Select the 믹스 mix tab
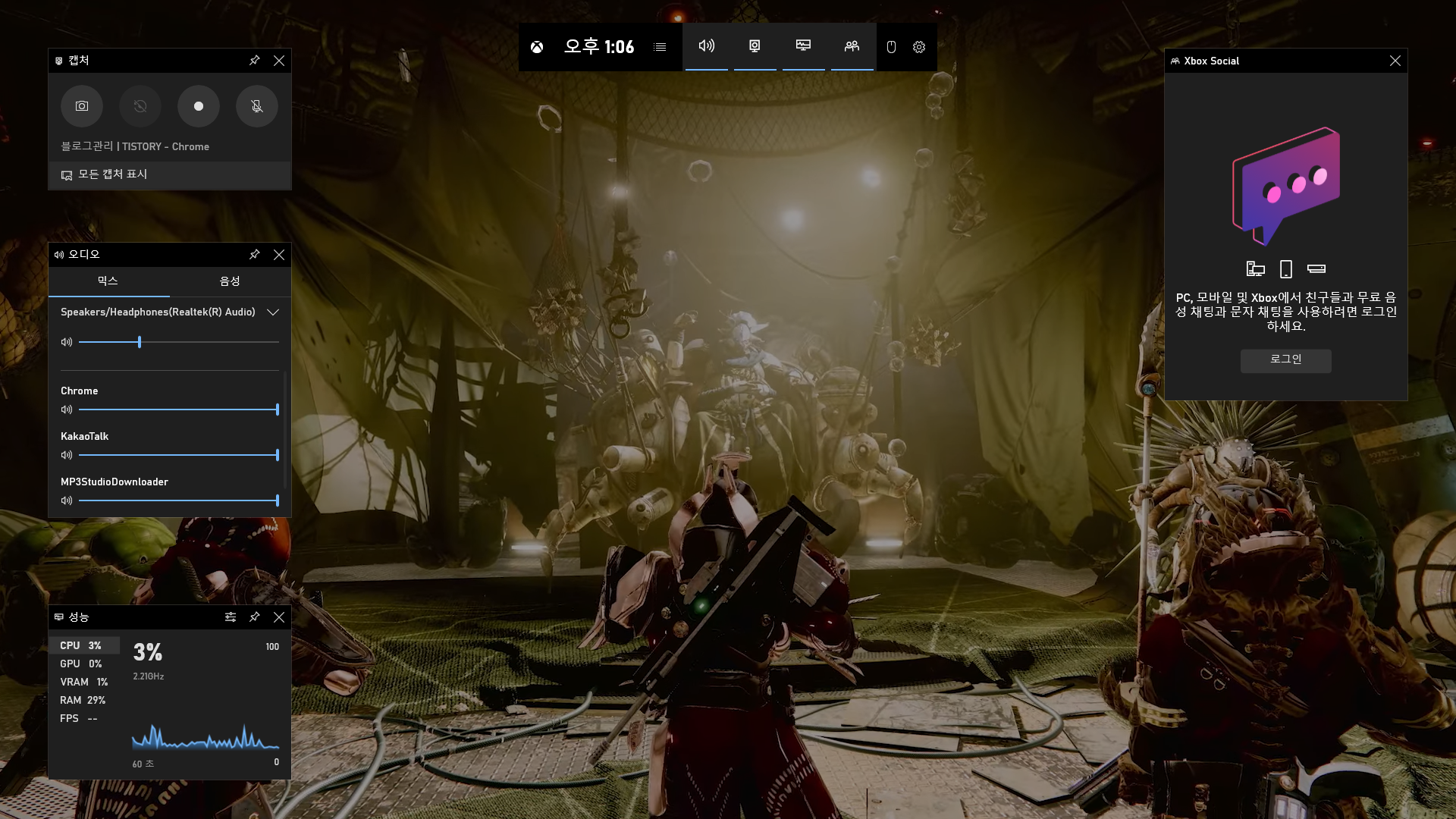1456x819 pixels. 108,281
